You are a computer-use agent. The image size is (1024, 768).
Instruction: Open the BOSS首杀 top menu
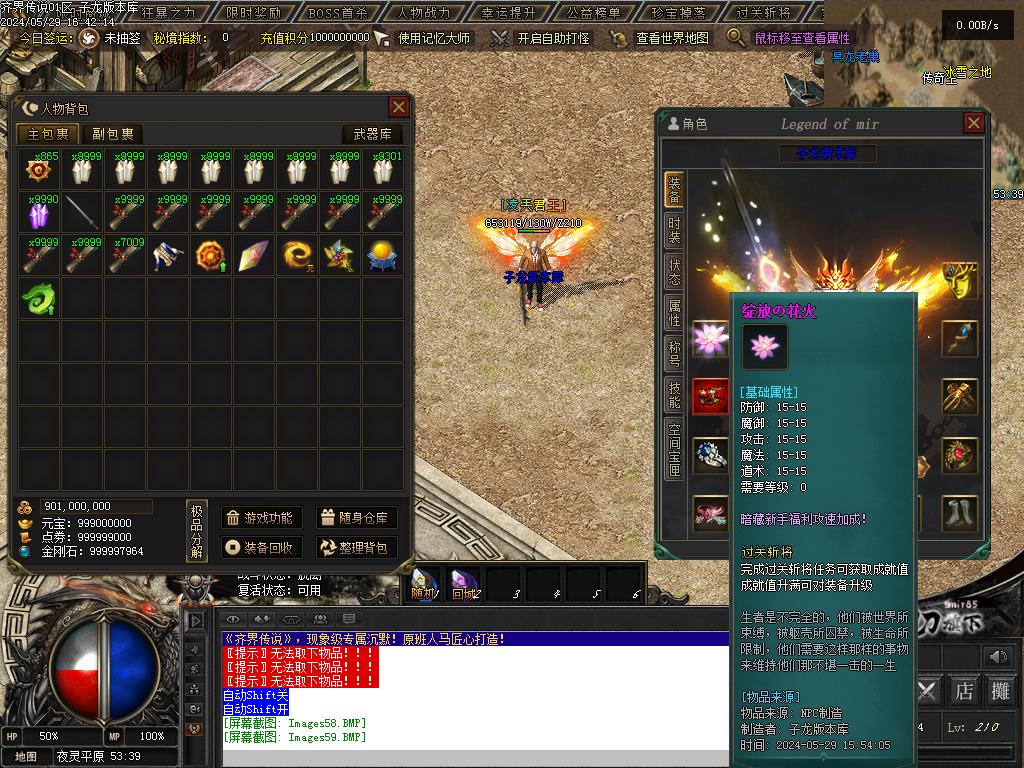pos(310,13)
